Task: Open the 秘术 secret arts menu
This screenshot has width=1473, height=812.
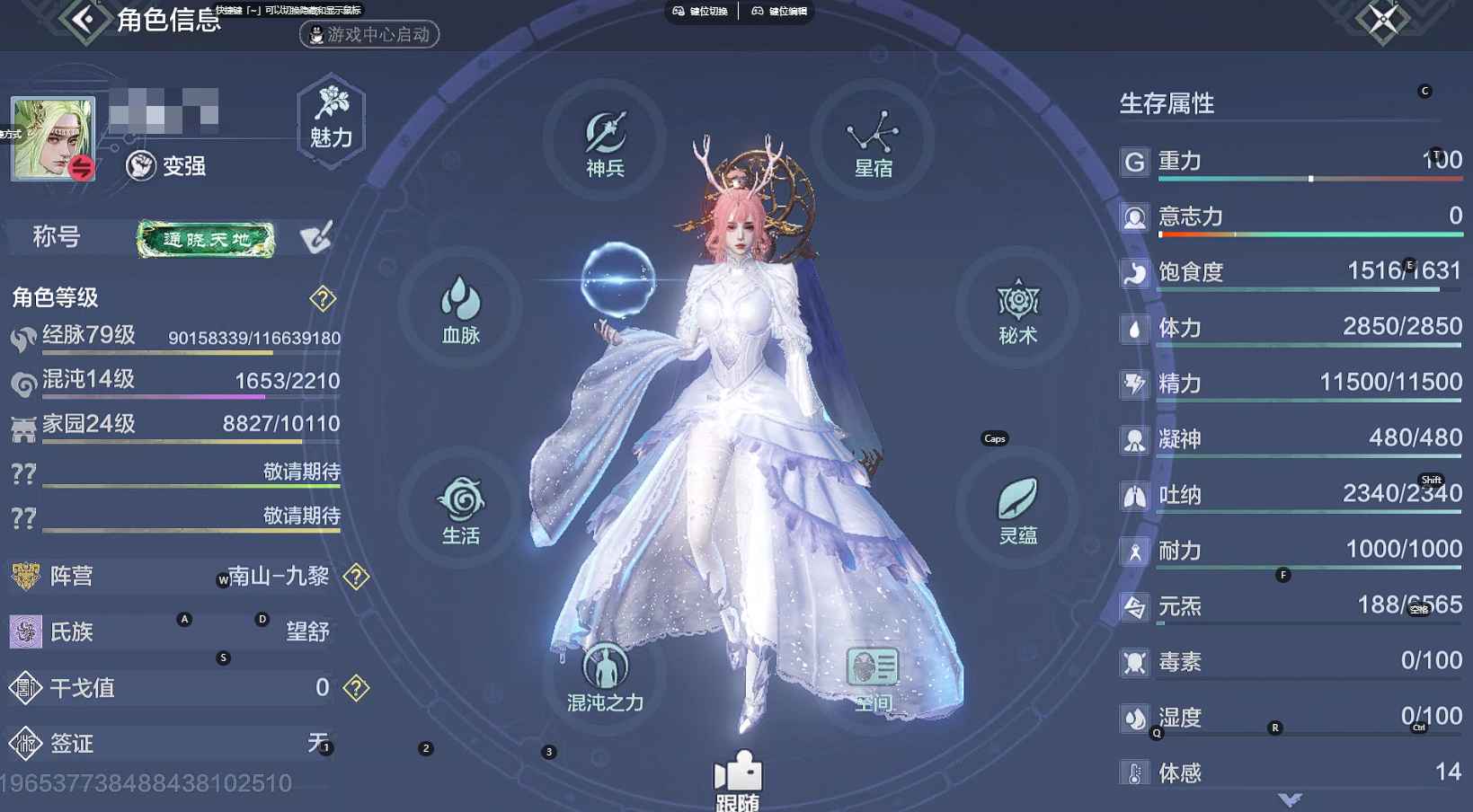Action: (1017, 310)
